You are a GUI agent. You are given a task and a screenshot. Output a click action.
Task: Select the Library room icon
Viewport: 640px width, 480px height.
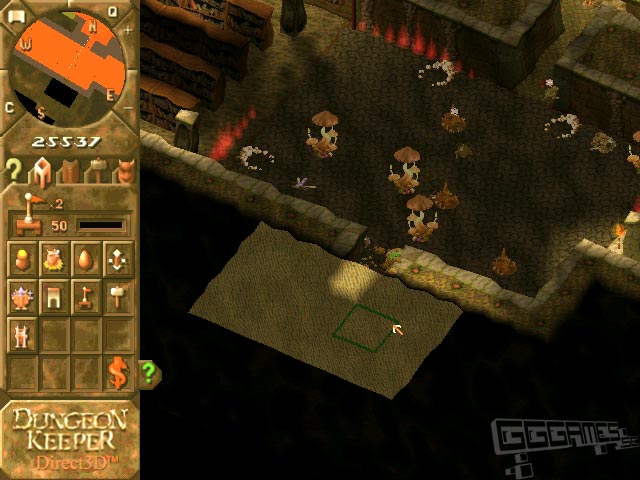pyautogui.click(x=23, y=297)
